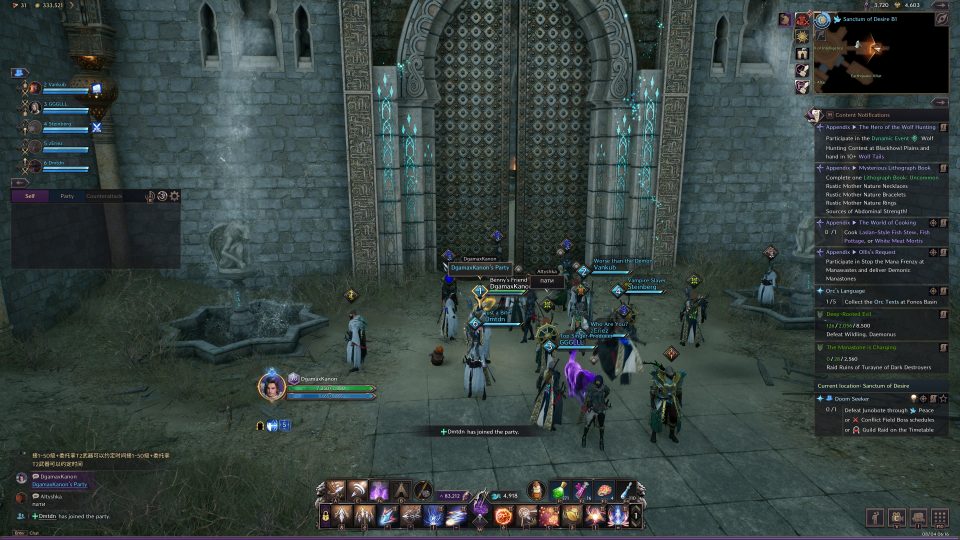The image size is (960, 540).
Task: Select the Self tab
Action: click(30, 196)
